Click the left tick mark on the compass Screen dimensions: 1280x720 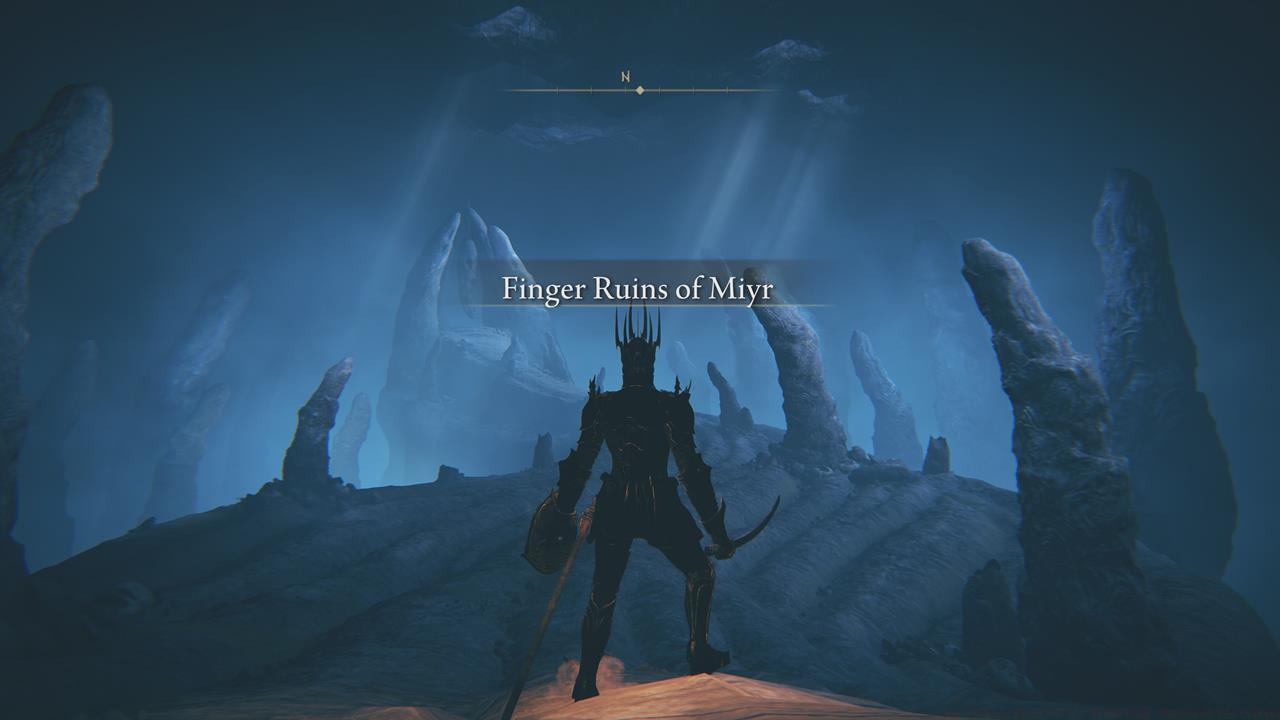pyautogui.click(x=557, y=90)
